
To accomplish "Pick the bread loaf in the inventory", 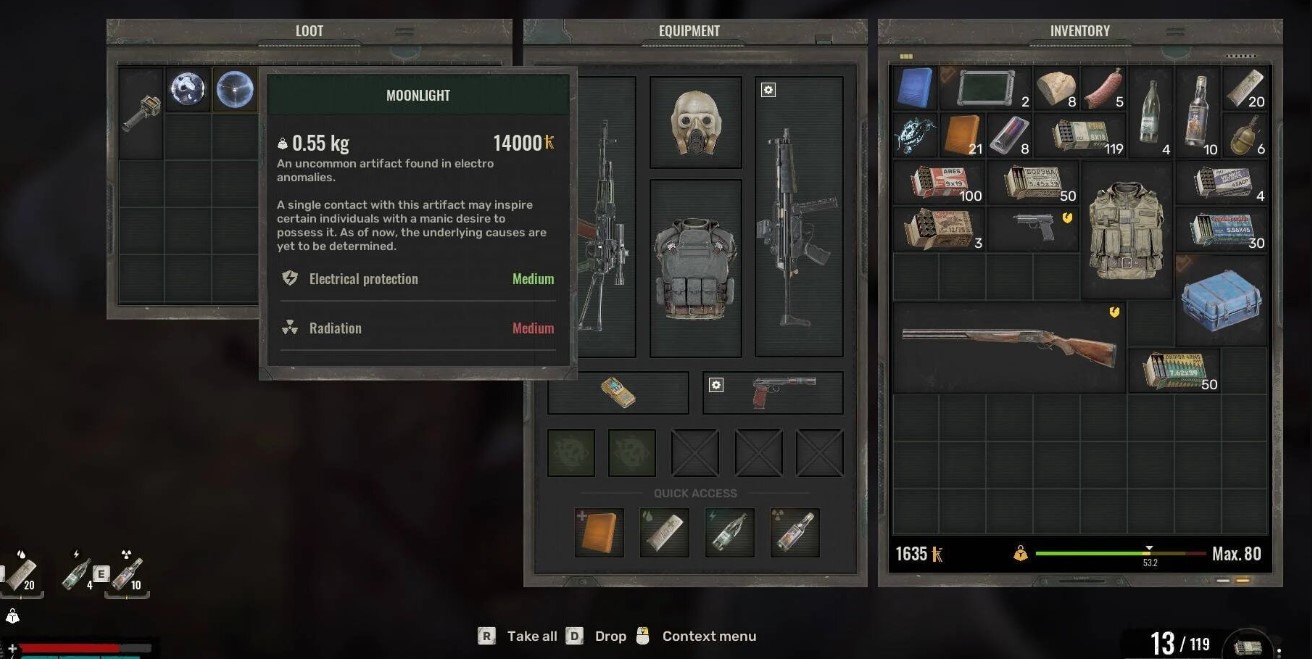I will coord(1055,89).
